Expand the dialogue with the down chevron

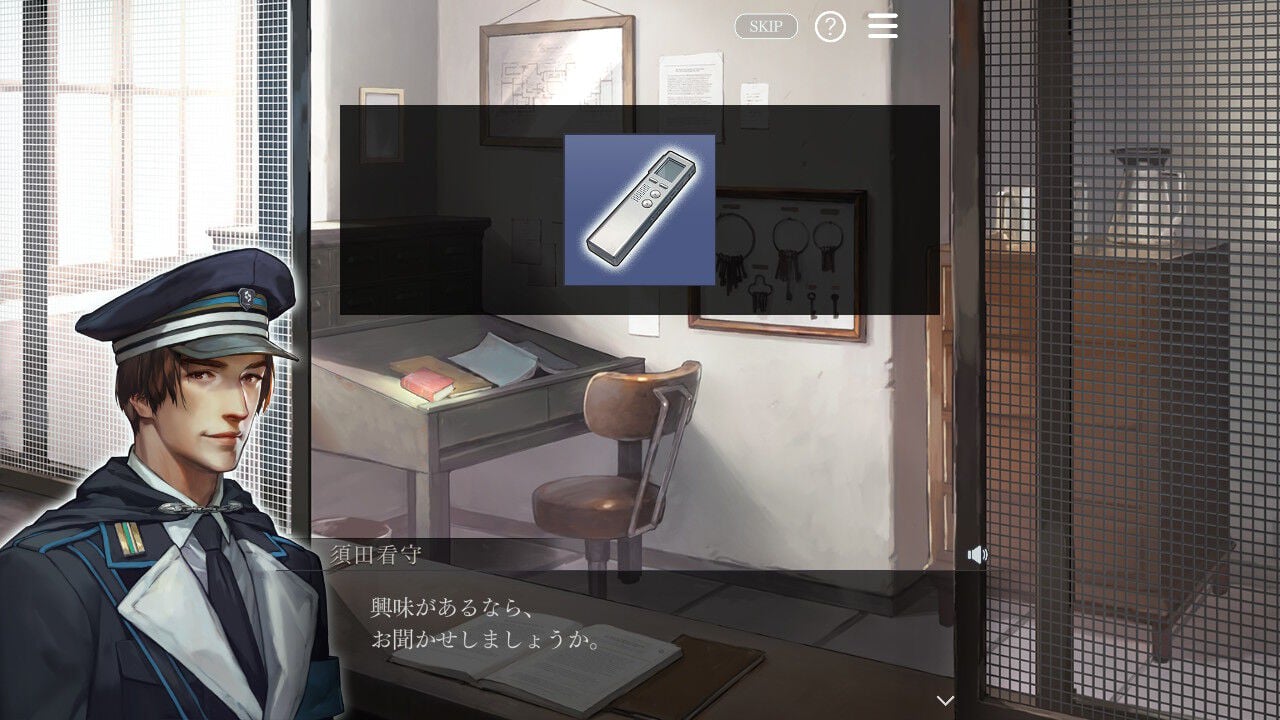[x=946, y=702]
